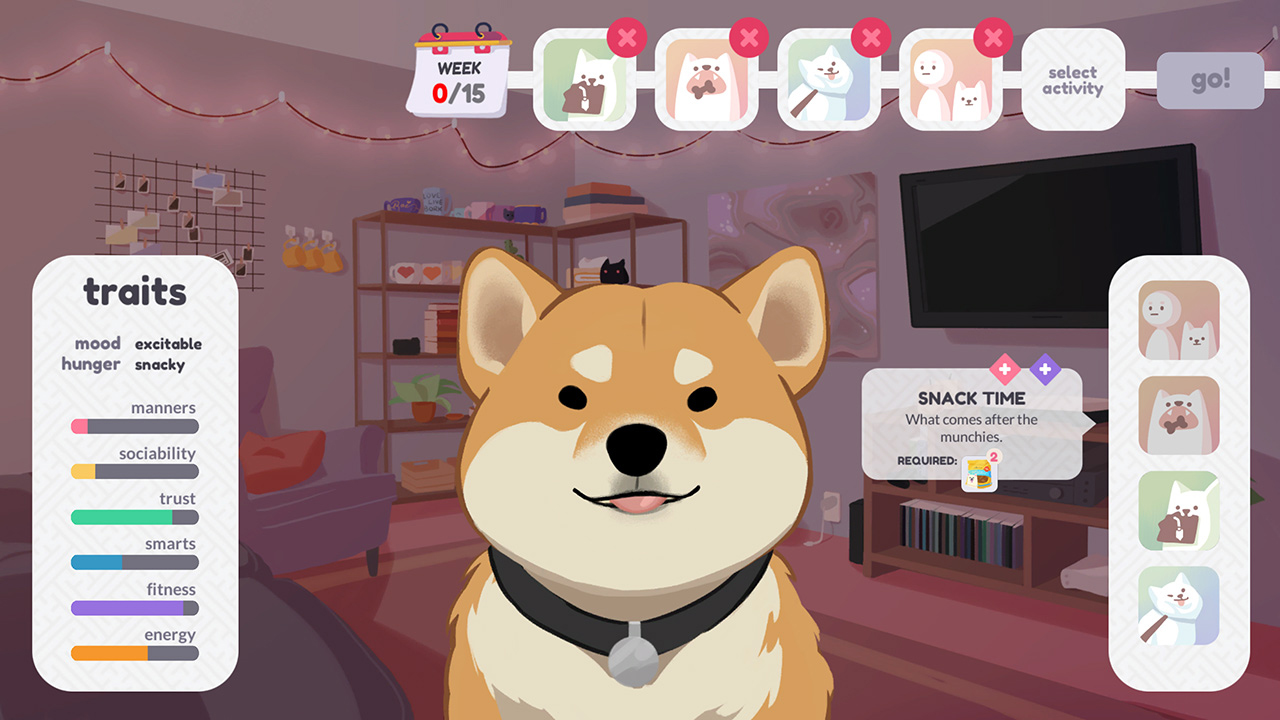Click the manners trait bar
The width and height of the screenshot is (1280, 720).
click(x=133, y=426)
